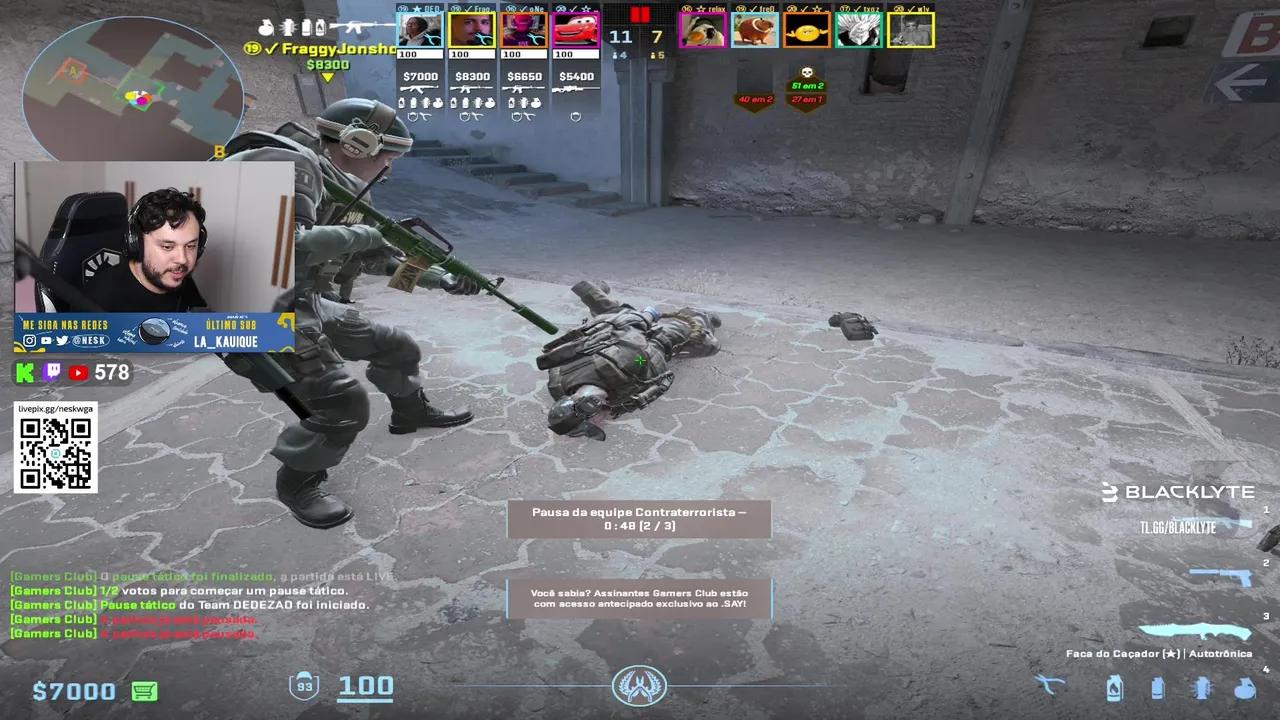Click the CT emblem at the bottom center
This screenshot has width=1280, height=720.
640,686
